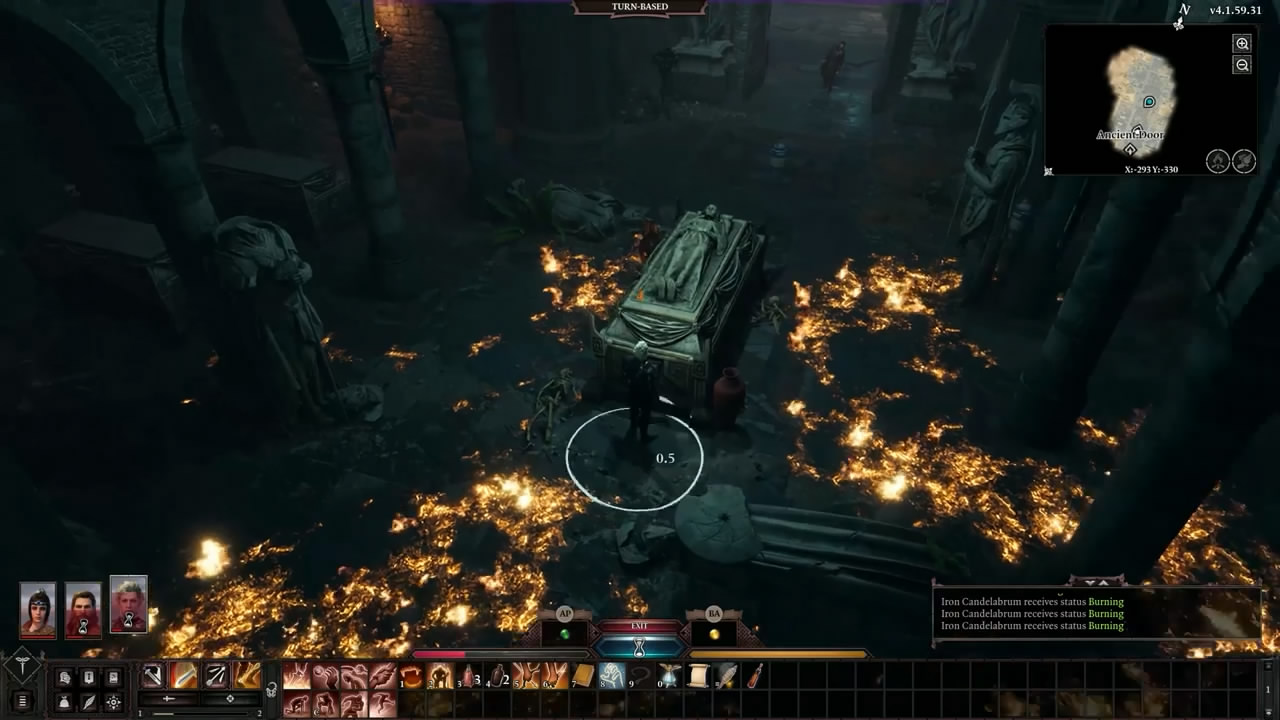Select the middle brown-haired character portrait
1280x720 pixels.
(x=84, y=608)
